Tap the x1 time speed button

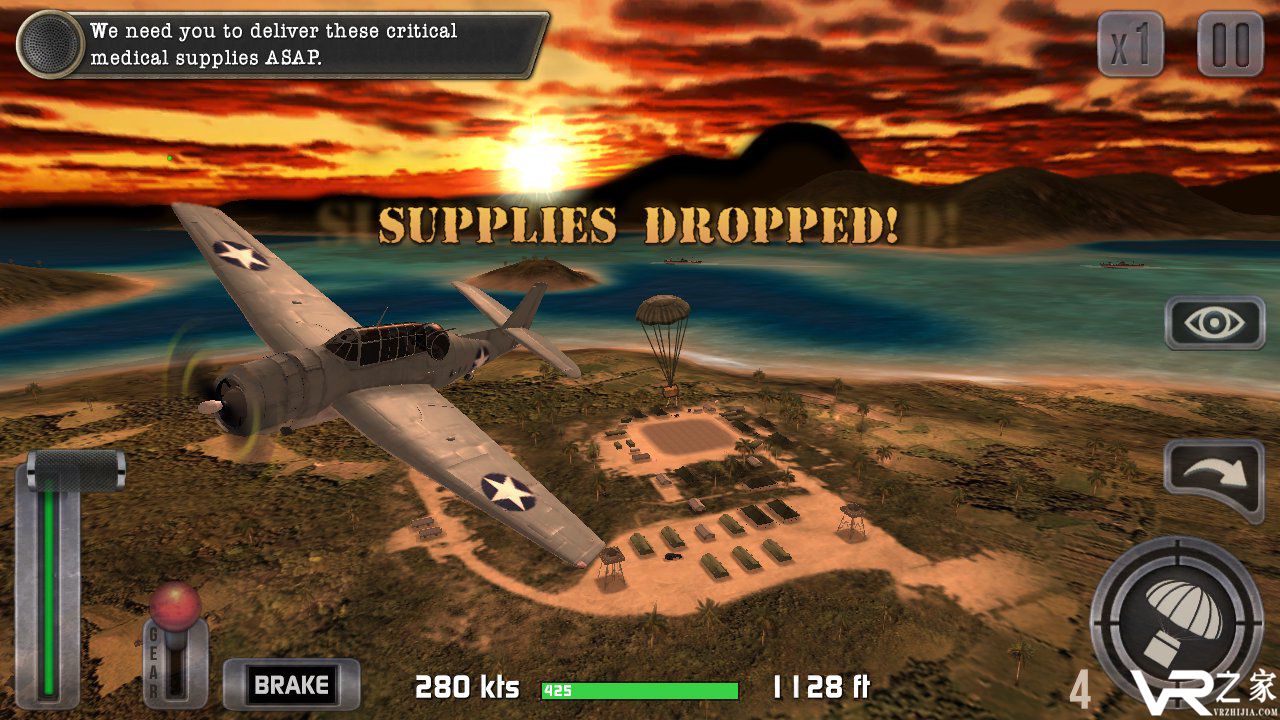(1130, 44)
